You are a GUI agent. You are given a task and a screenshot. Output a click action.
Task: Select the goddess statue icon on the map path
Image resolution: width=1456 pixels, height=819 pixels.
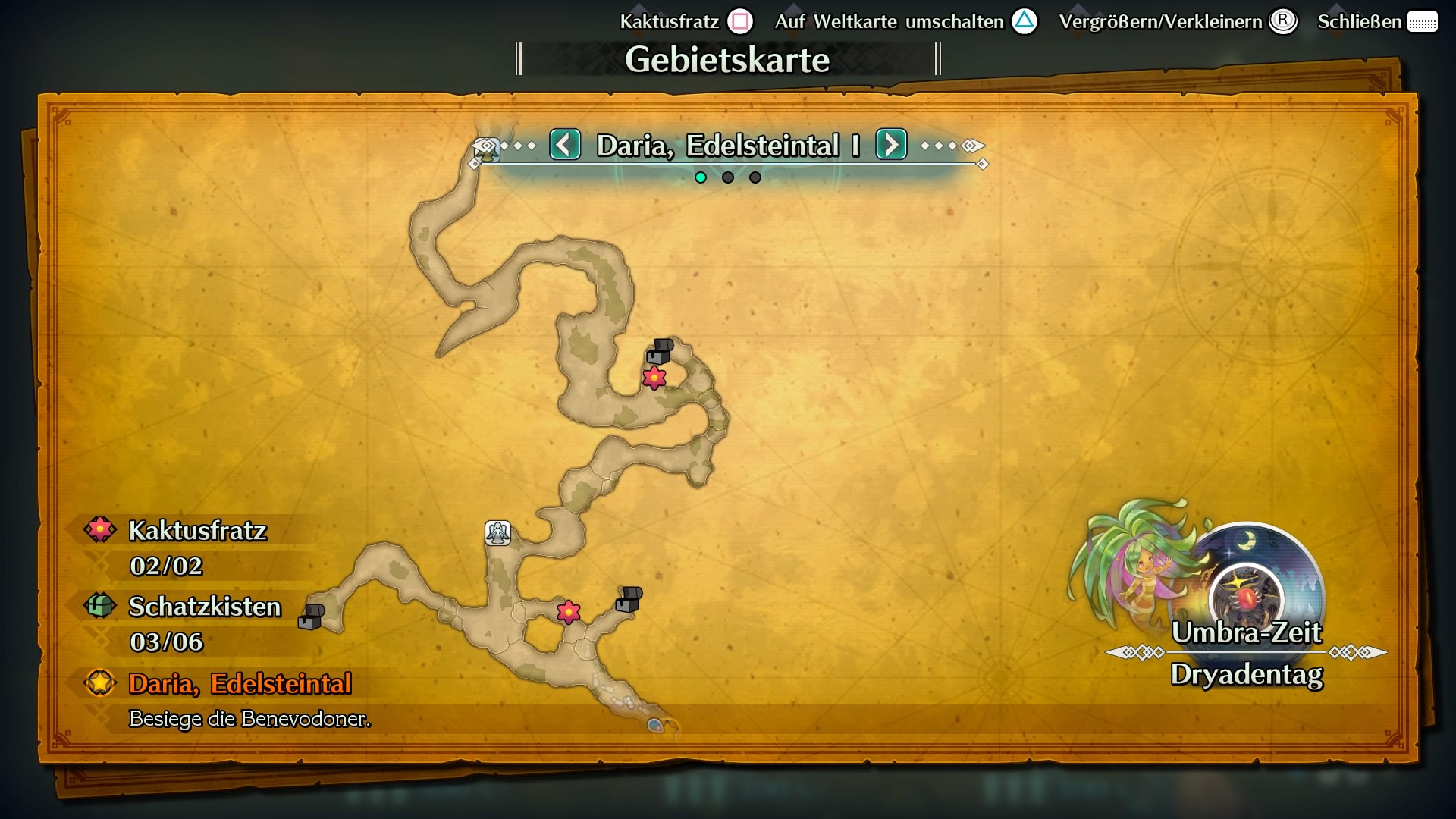[497, 533]
